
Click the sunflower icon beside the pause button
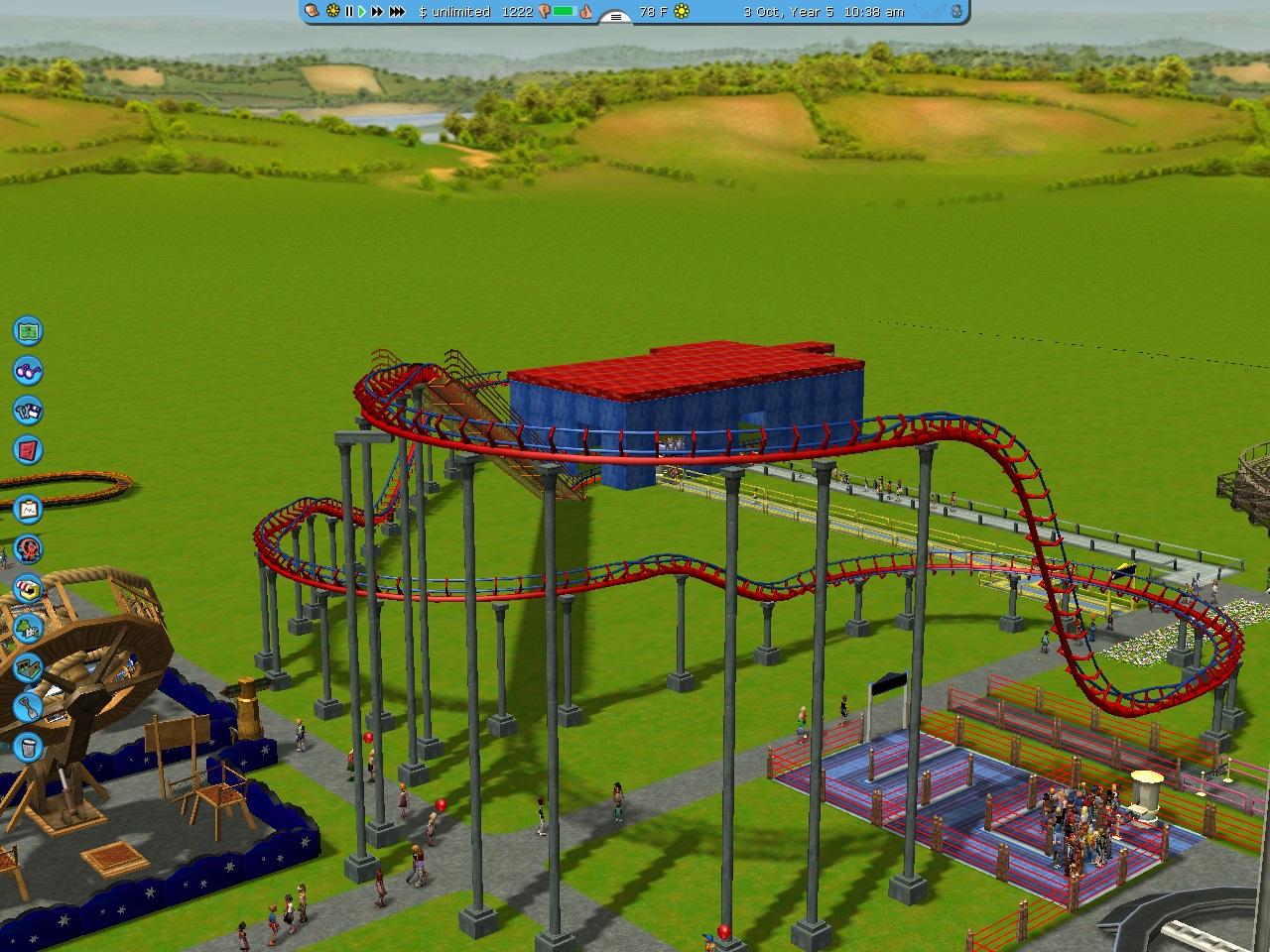coord(332,12)
